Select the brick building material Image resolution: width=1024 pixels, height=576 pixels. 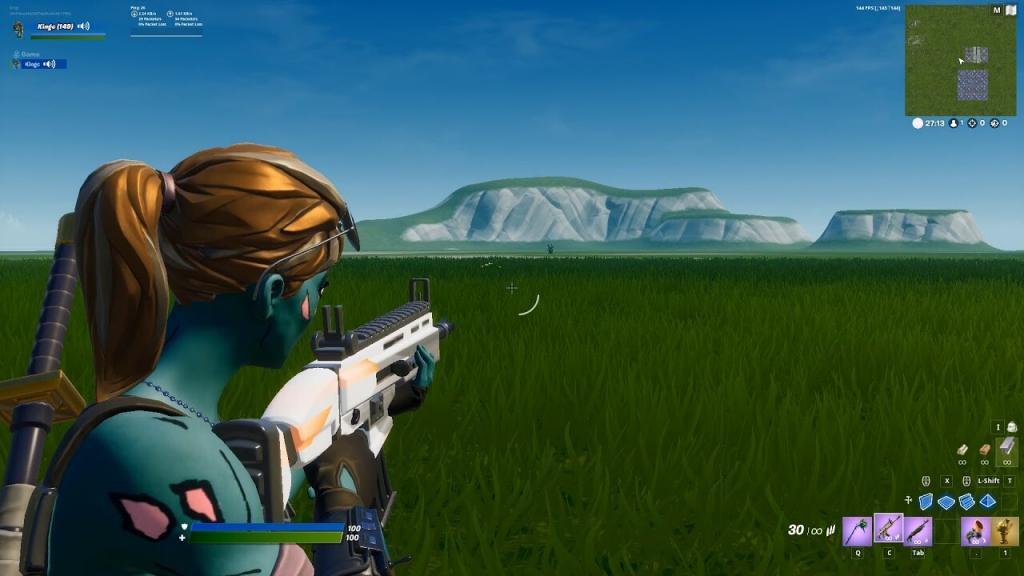[x=985, y=451]
